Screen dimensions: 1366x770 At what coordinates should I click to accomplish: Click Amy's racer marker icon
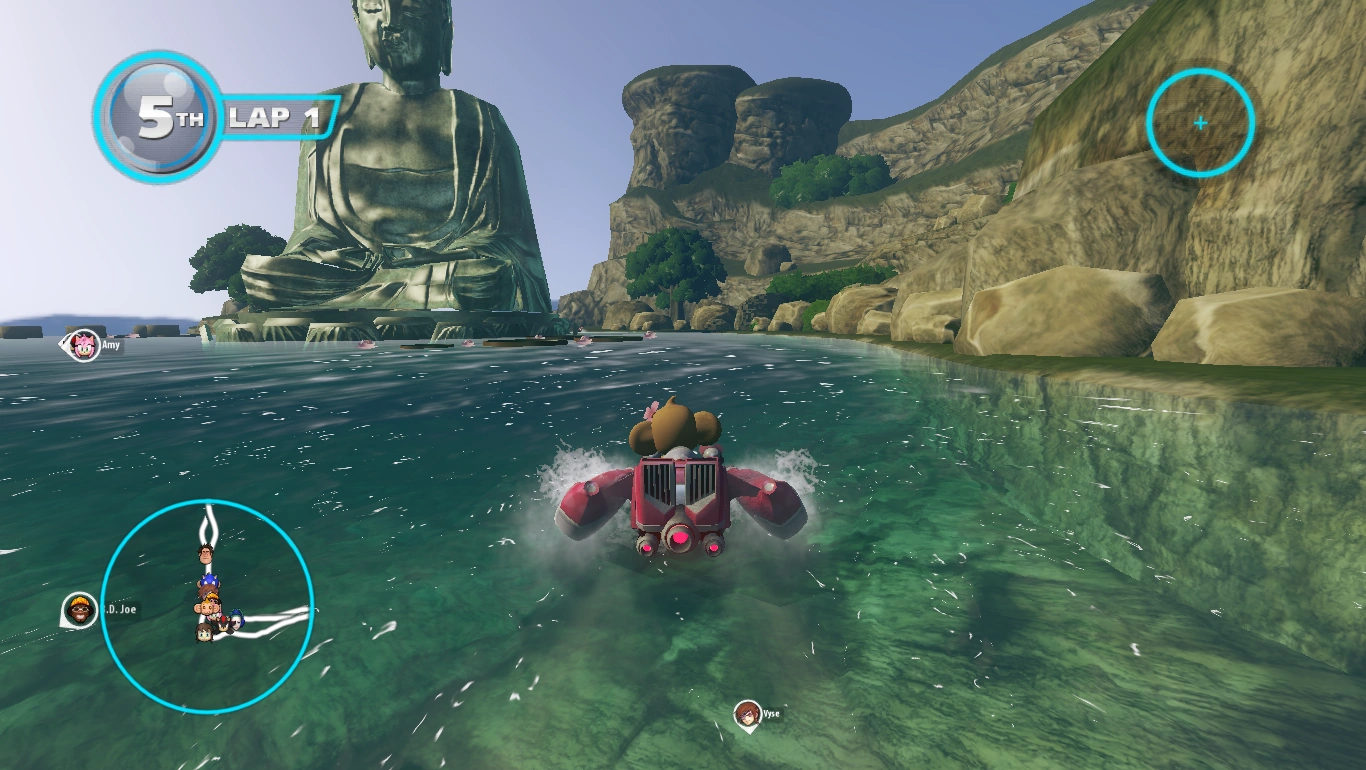(x=85, y=345)
